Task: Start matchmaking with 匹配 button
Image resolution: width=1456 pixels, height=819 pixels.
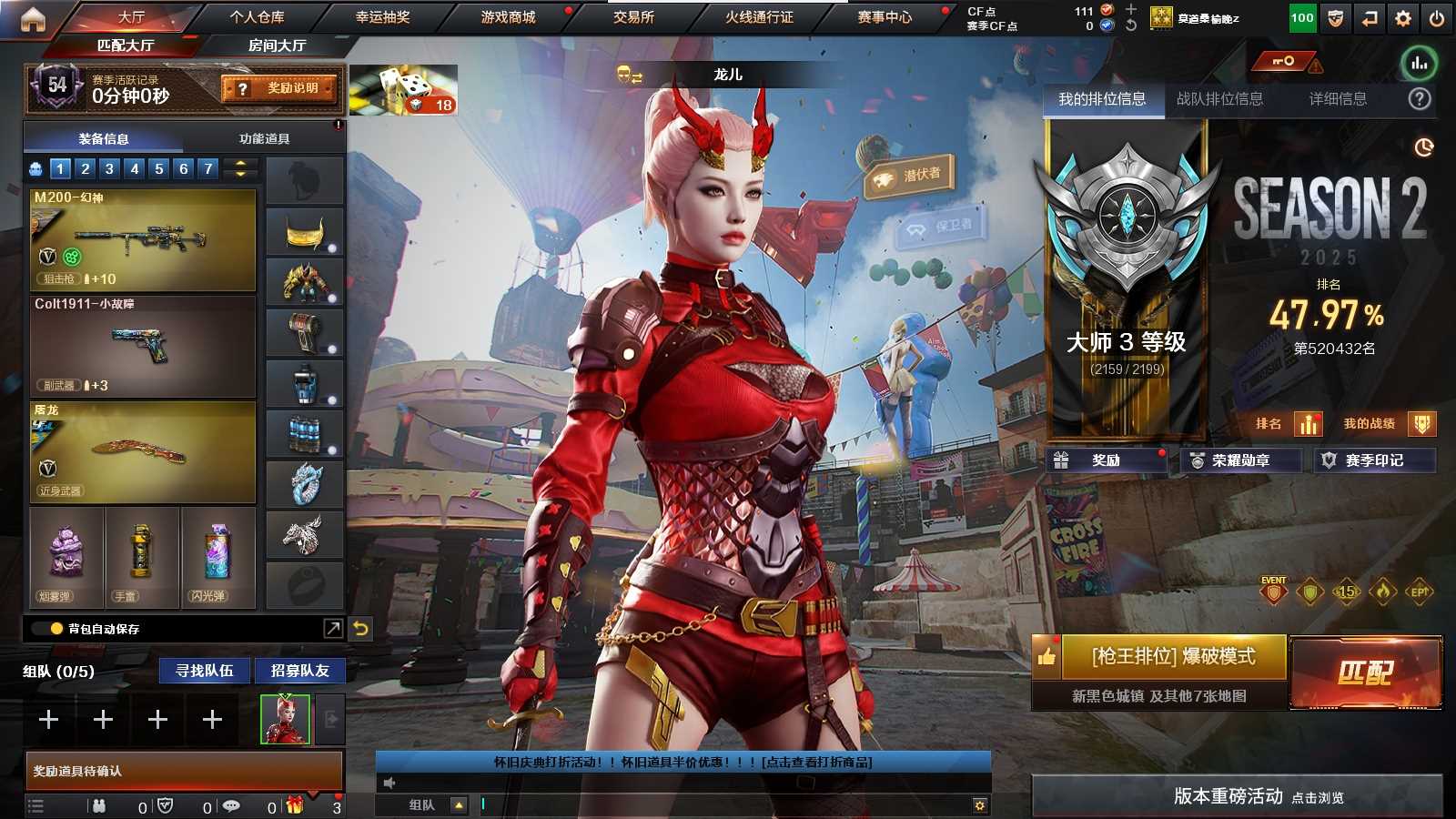Action: tap(1366, 672)
